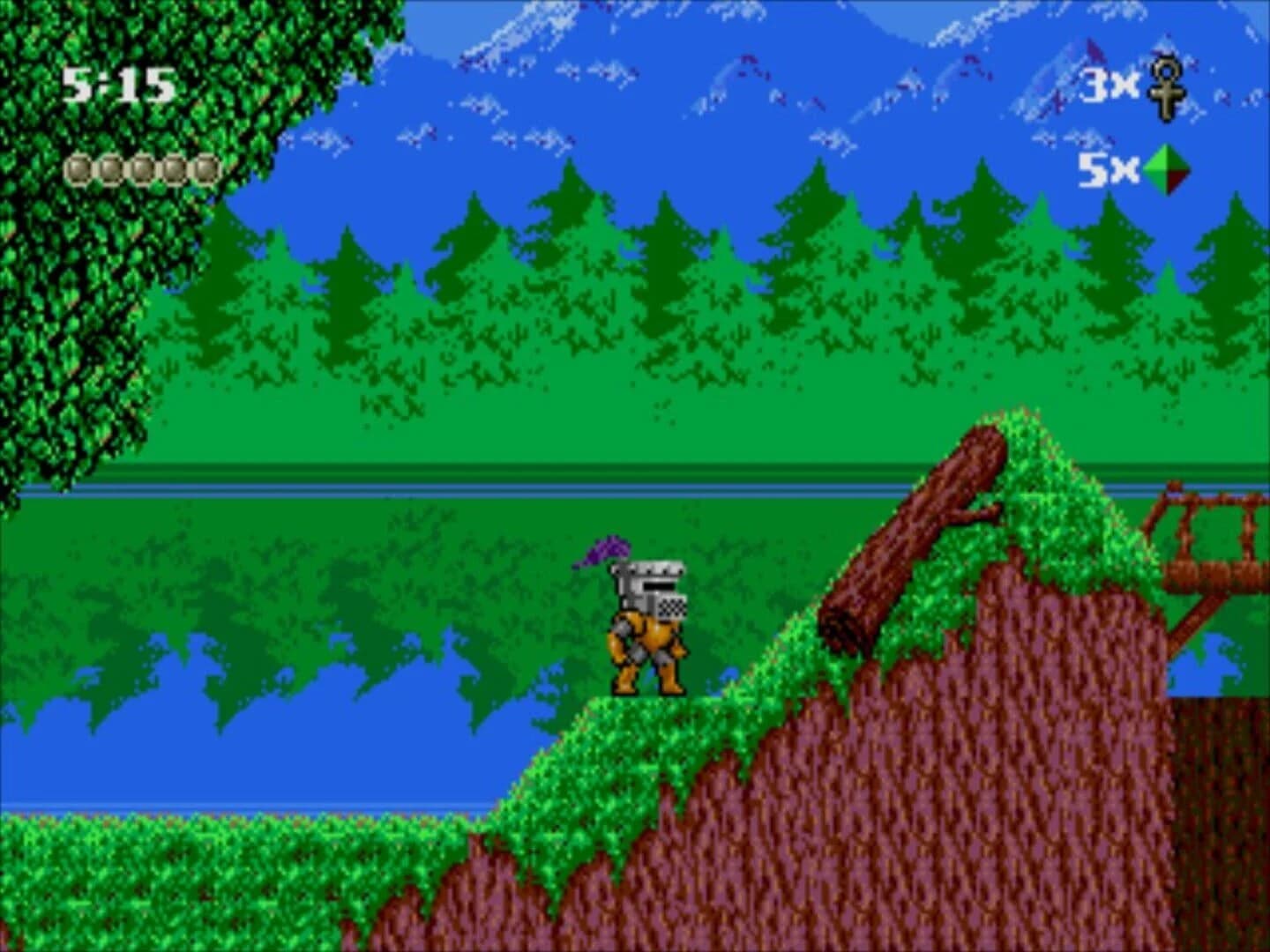Click the middle health shield indicator
Viewport: 1270px width, 952px height.
pos(141,168)
